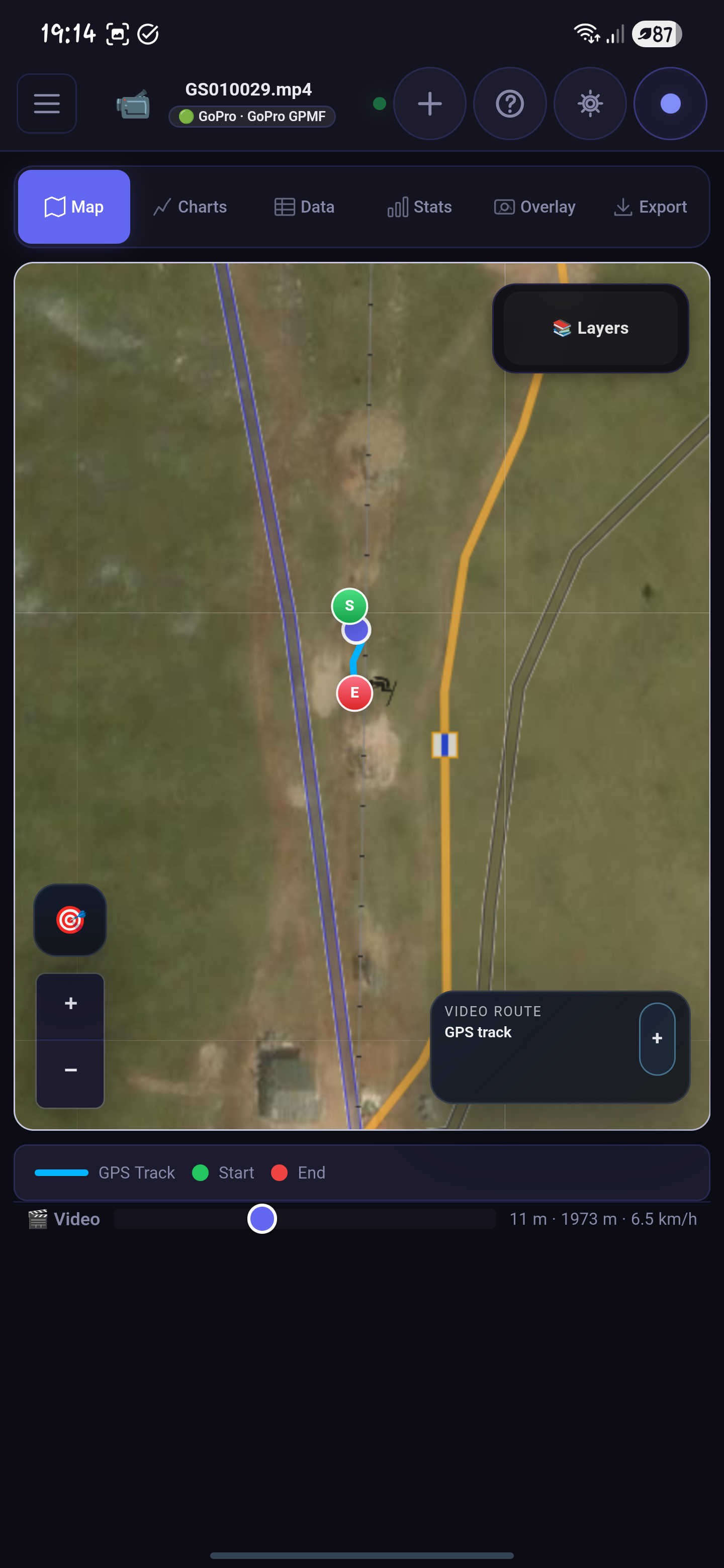Open help via the question mark icon
This screenshot has width=724, height=1568.
pyautogui.click(x=510, y=104)
